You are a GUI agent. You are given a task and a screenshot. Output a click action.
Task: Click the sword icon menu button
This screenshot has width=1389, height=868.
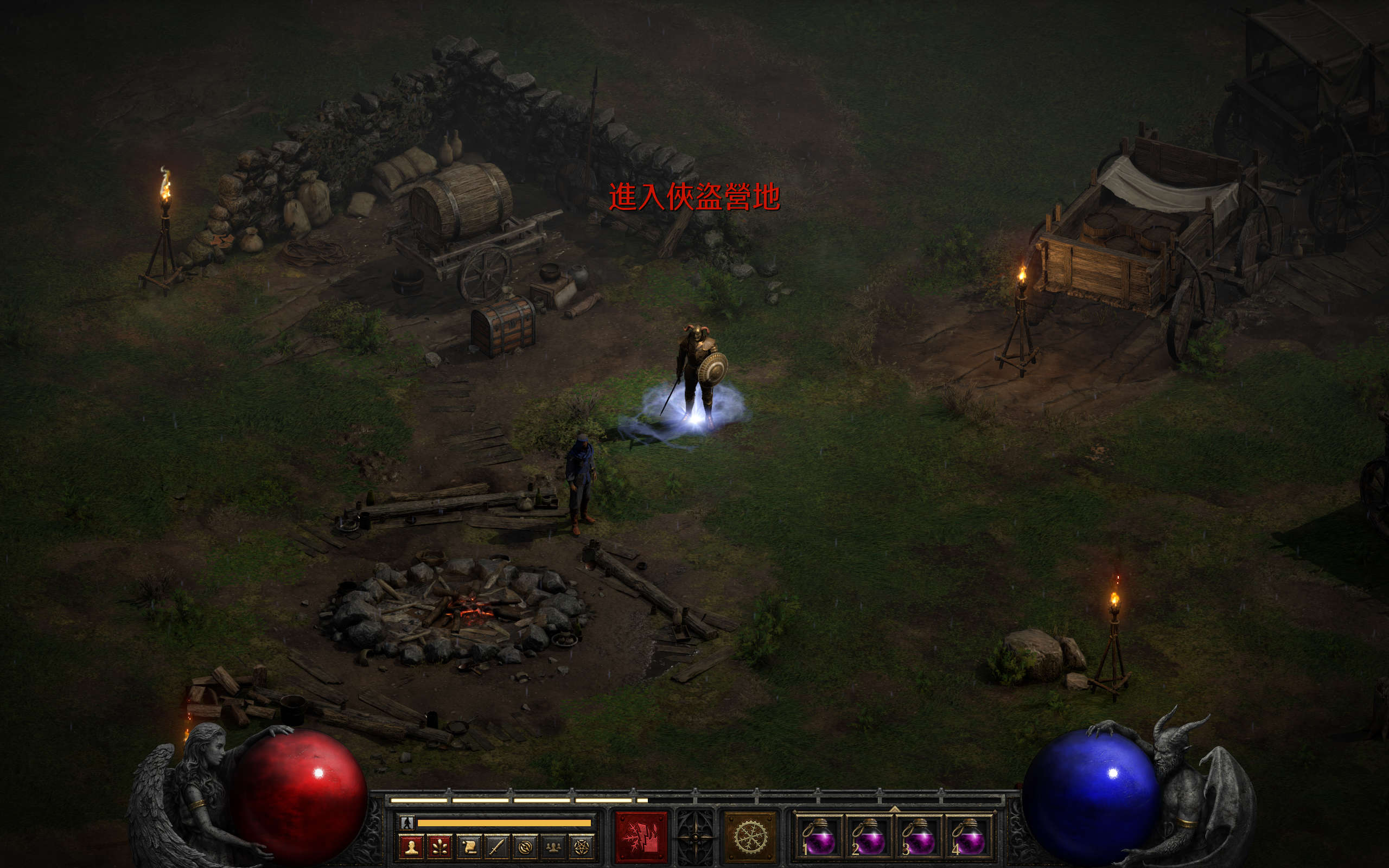click(x=496, y=847)
